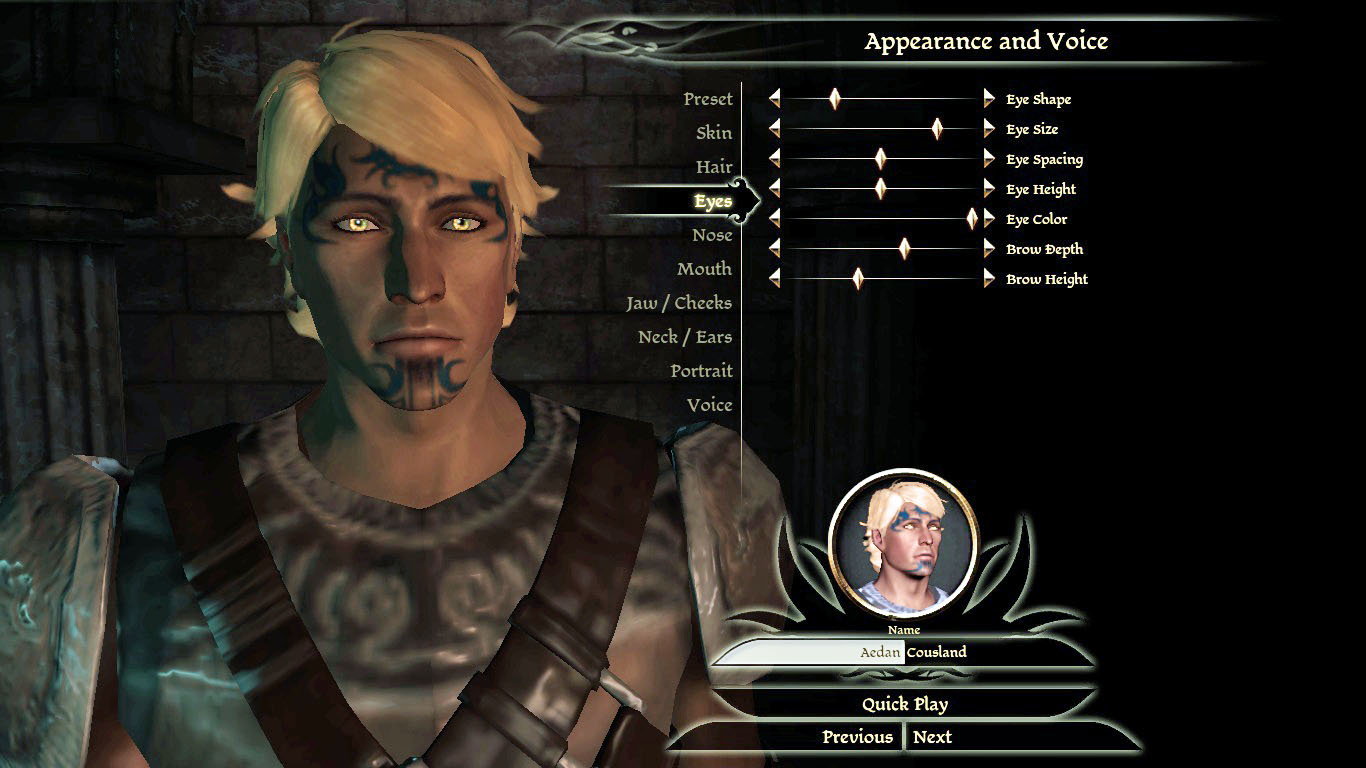
Task: Start the game with Quick Play
Action: click(x=905, y=704)
